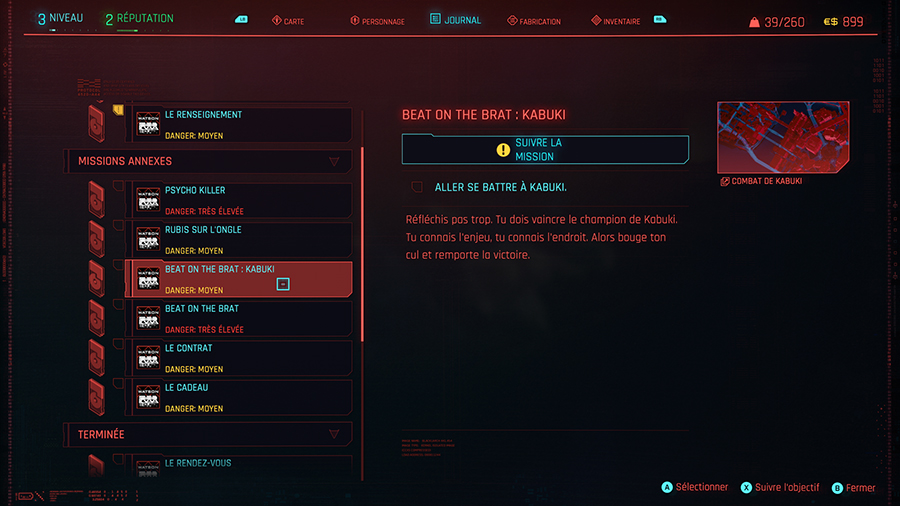Select the Le Renseignement quest

(240, 124)
